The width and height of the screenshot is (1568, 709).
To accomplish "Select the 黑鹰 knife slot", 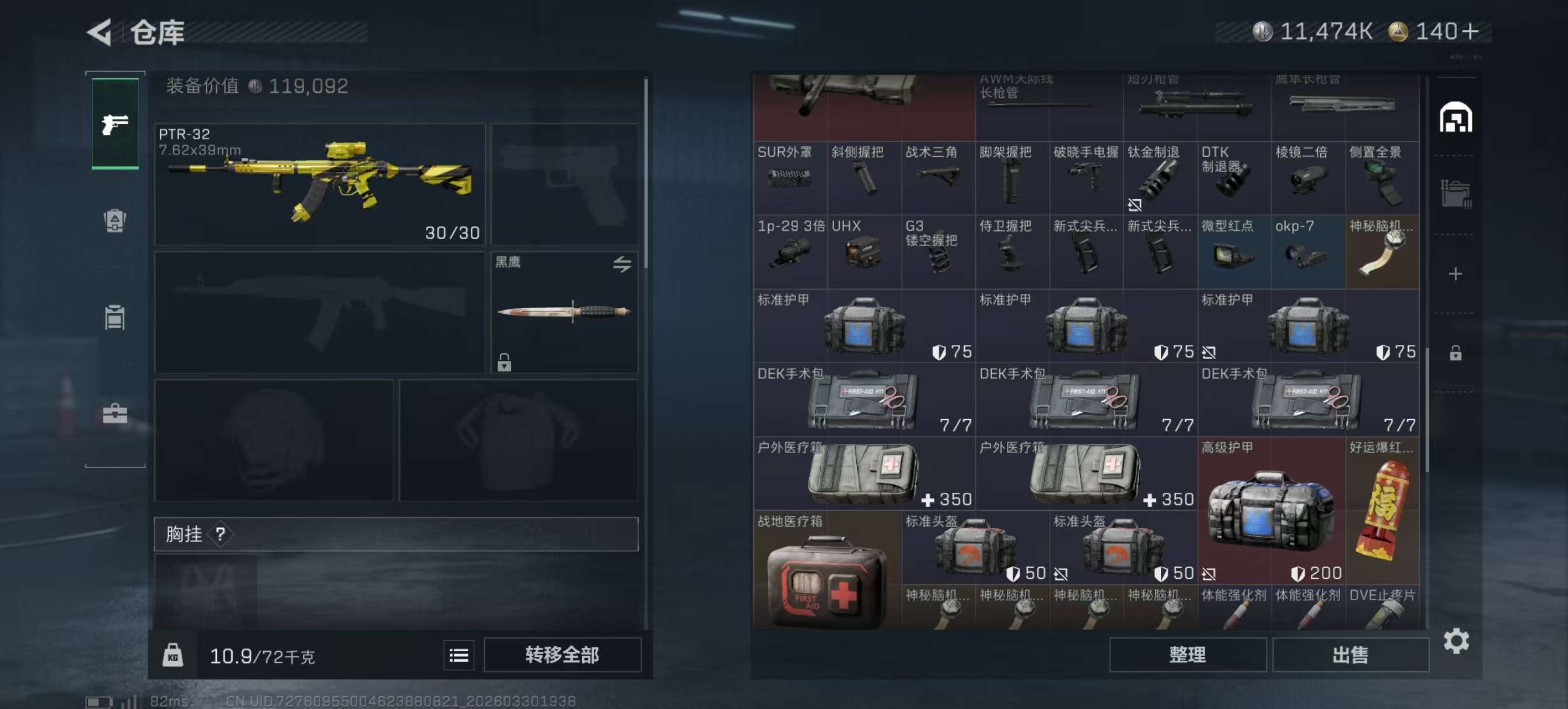I will 563,311.
